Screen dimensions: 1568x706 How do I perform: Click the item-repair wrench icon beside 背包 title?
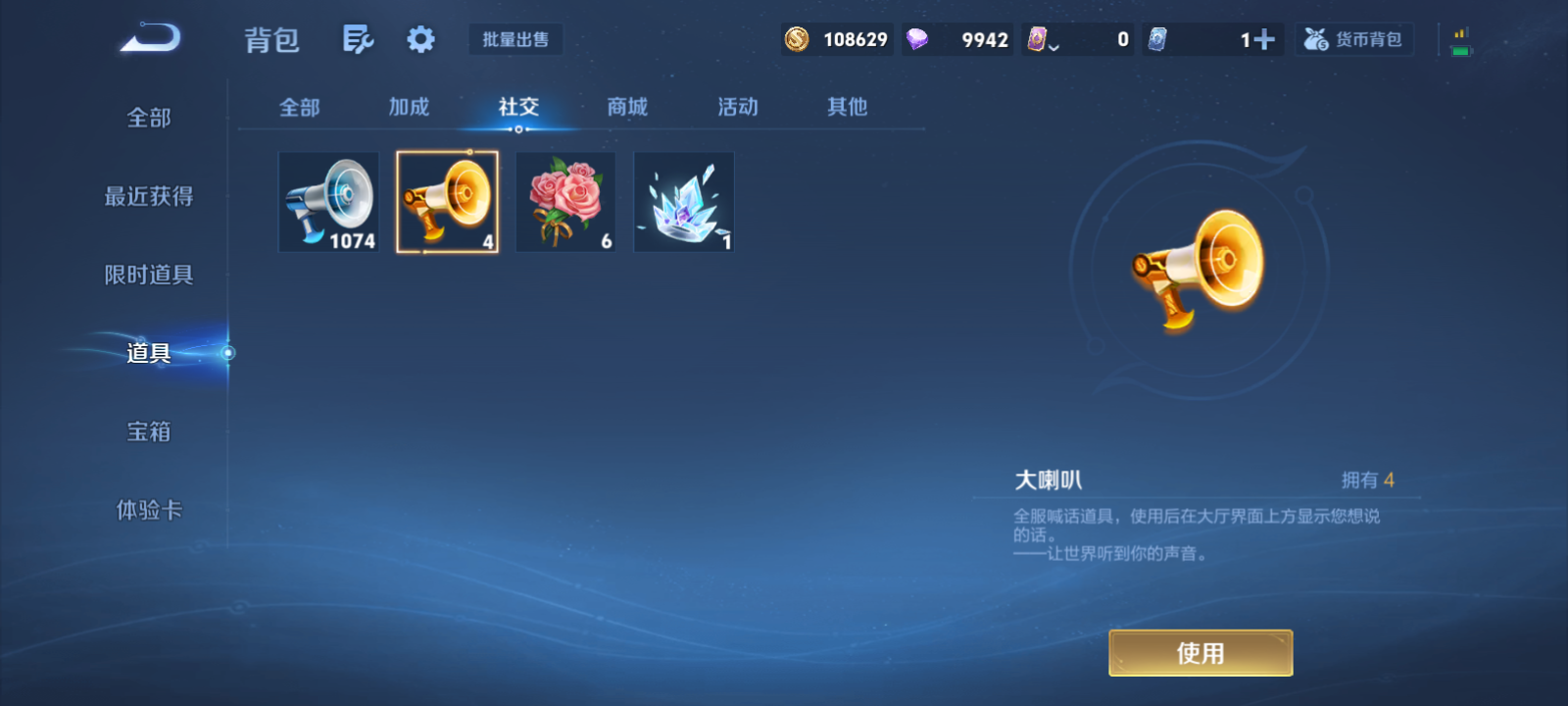coord(357,37)
